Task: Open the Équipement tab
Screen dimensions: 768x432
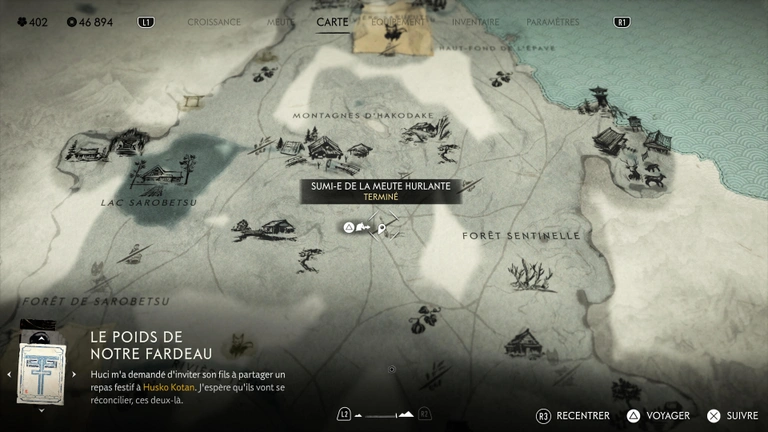Action: 398,22
